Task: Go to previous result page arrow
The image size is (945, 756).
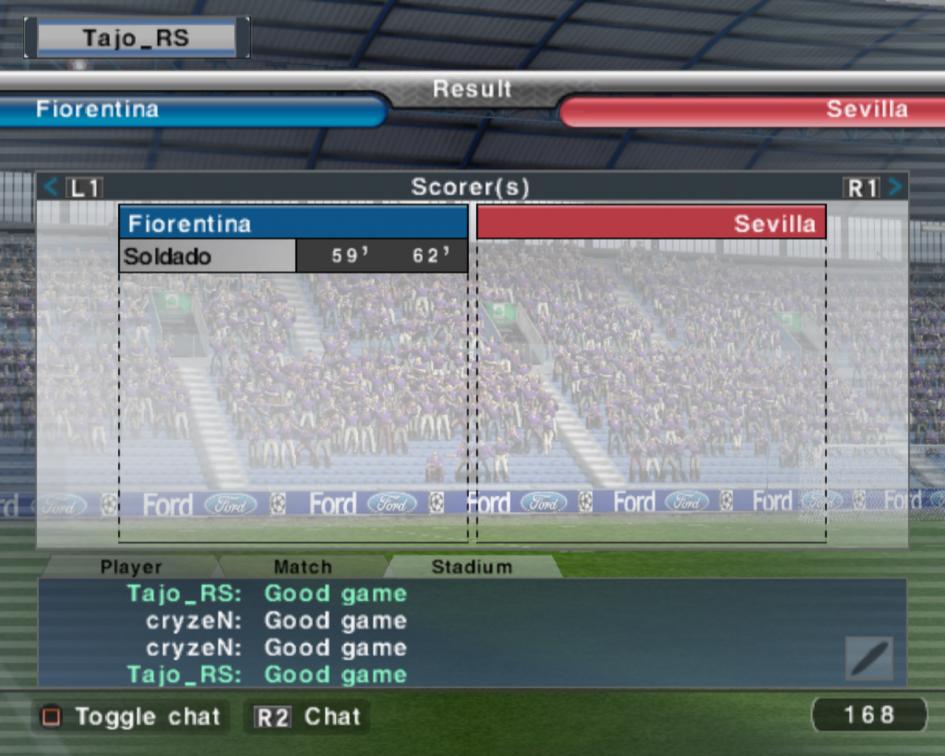Action: click(x=52, y=187)
